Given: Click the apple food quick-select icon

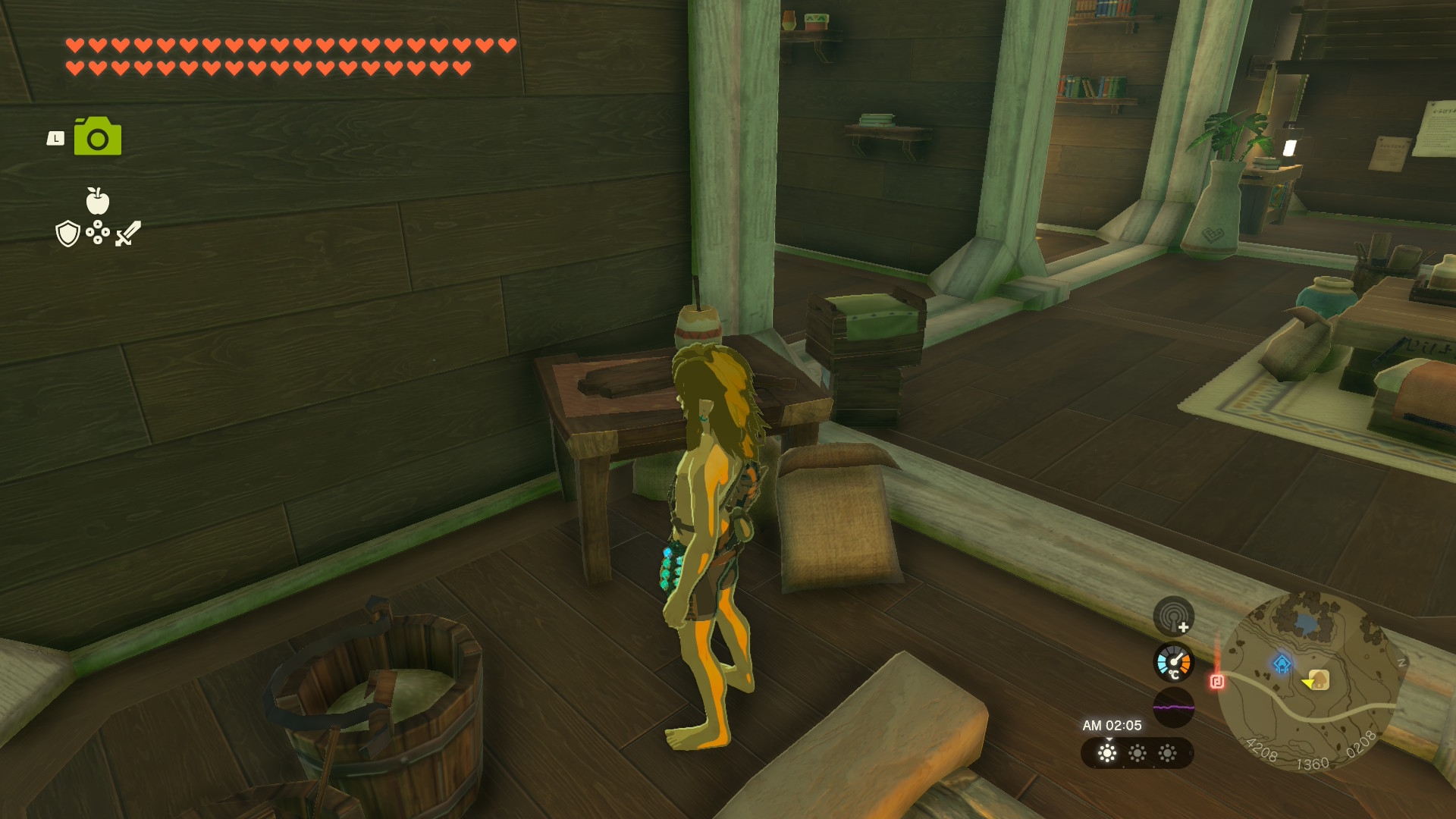Looking at the screenshot, I should pos(97,201).
